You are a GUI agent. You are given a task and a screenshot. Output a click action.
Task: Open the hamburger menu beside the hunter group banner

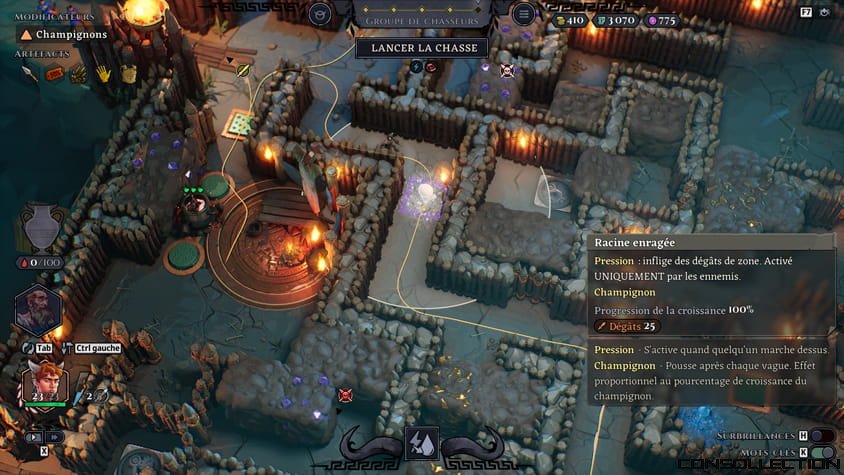[524, 14]
